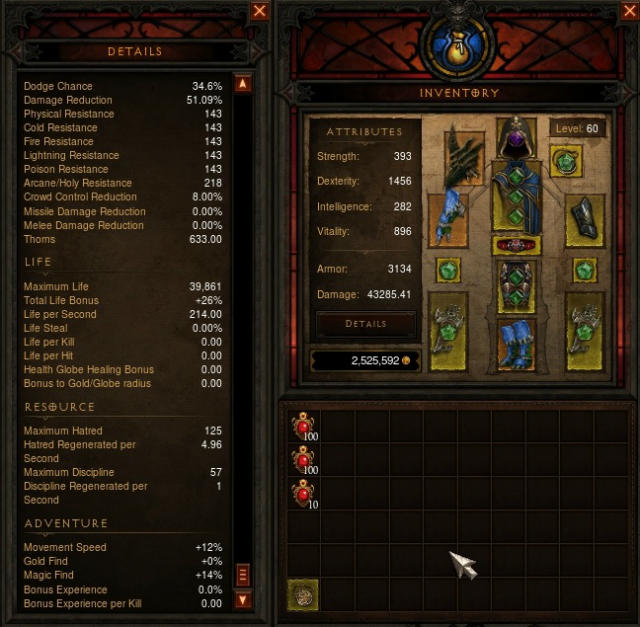Select the health potion stack of 10

click(x=304, y=495)
